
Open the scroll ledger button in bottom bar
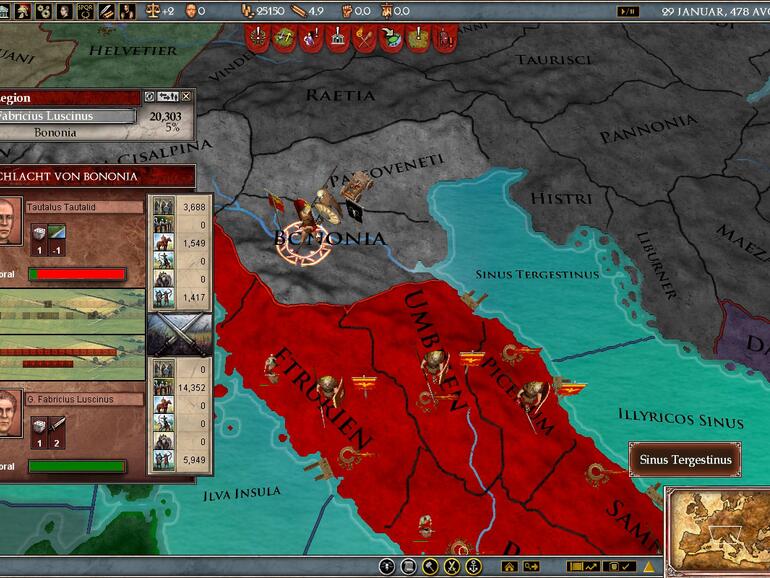(408, 567)
